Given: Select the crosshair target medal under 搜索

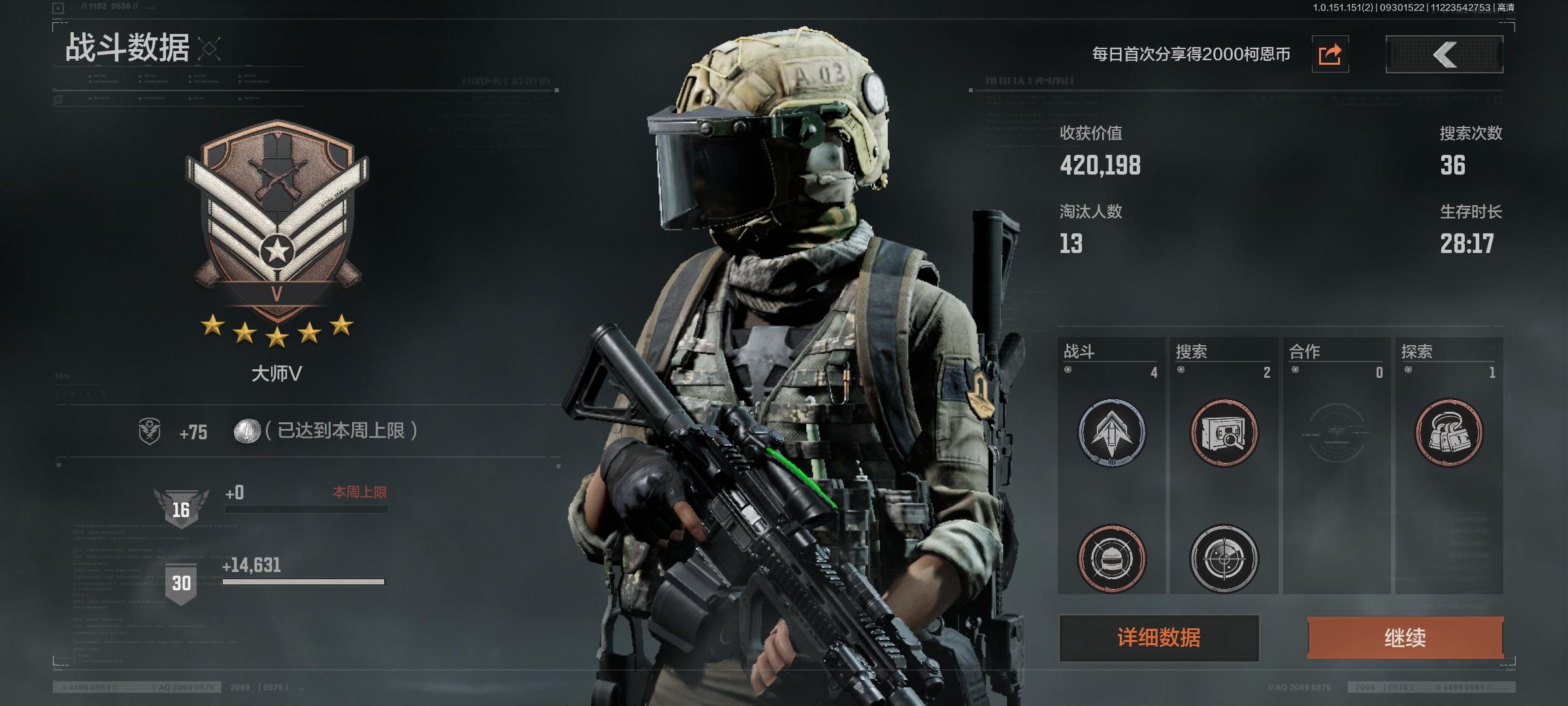Looking at the screenshot, I should pyautogui.click(x=1224, y=558).
